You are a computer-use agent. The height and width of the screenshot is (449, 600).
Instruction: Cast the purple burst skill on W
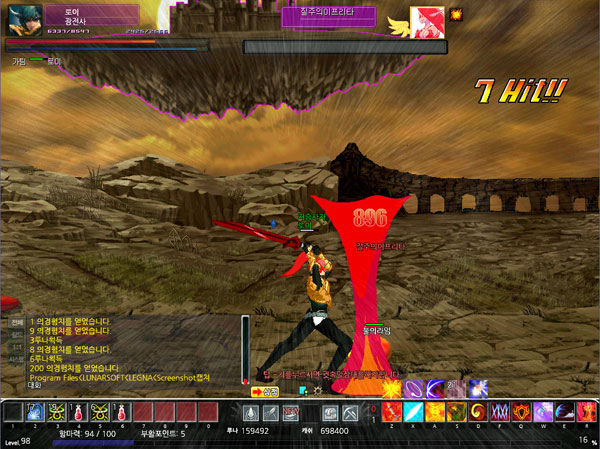542,412
